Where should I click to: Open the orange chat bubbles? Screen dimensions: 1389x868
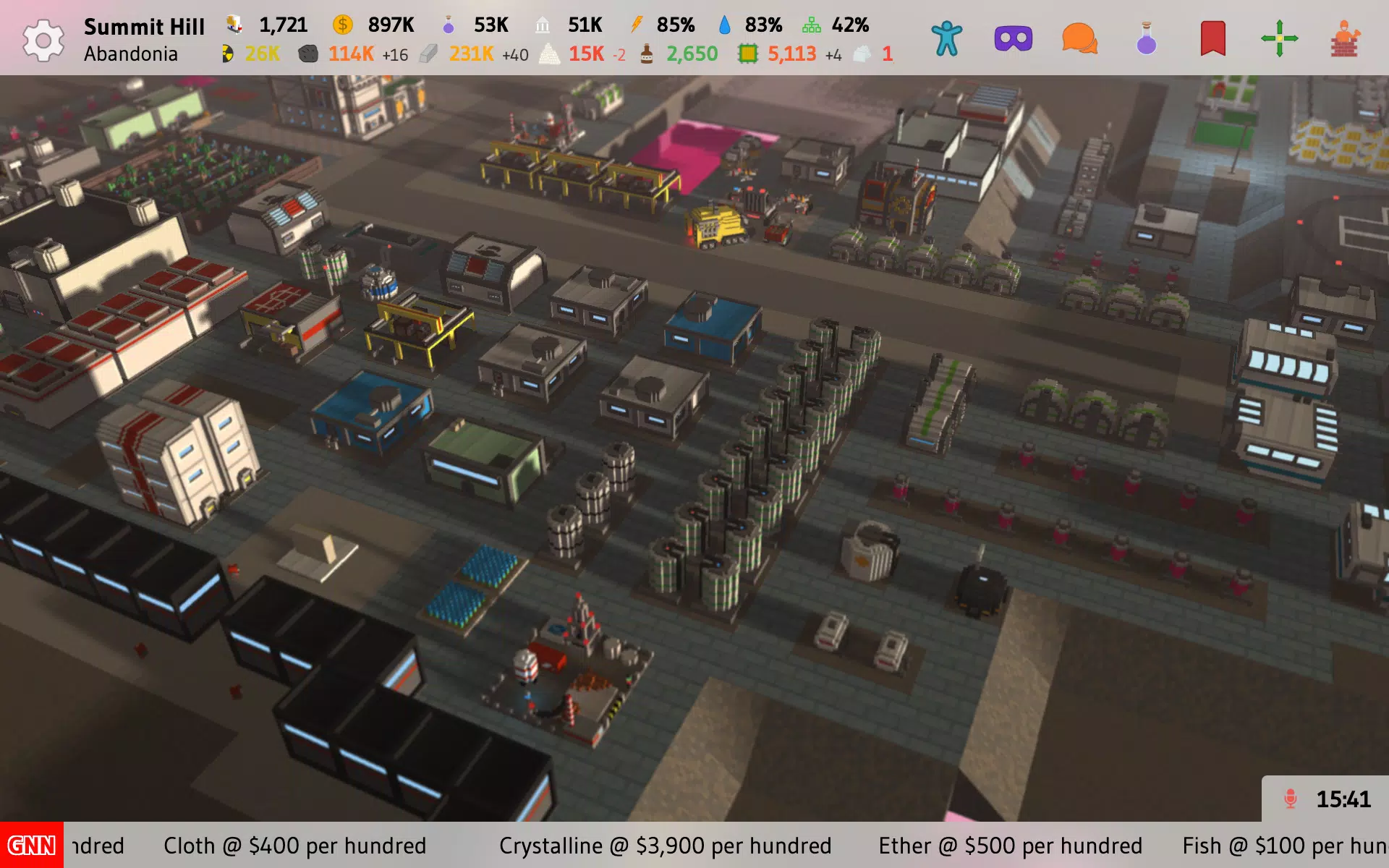[1079, 39]
